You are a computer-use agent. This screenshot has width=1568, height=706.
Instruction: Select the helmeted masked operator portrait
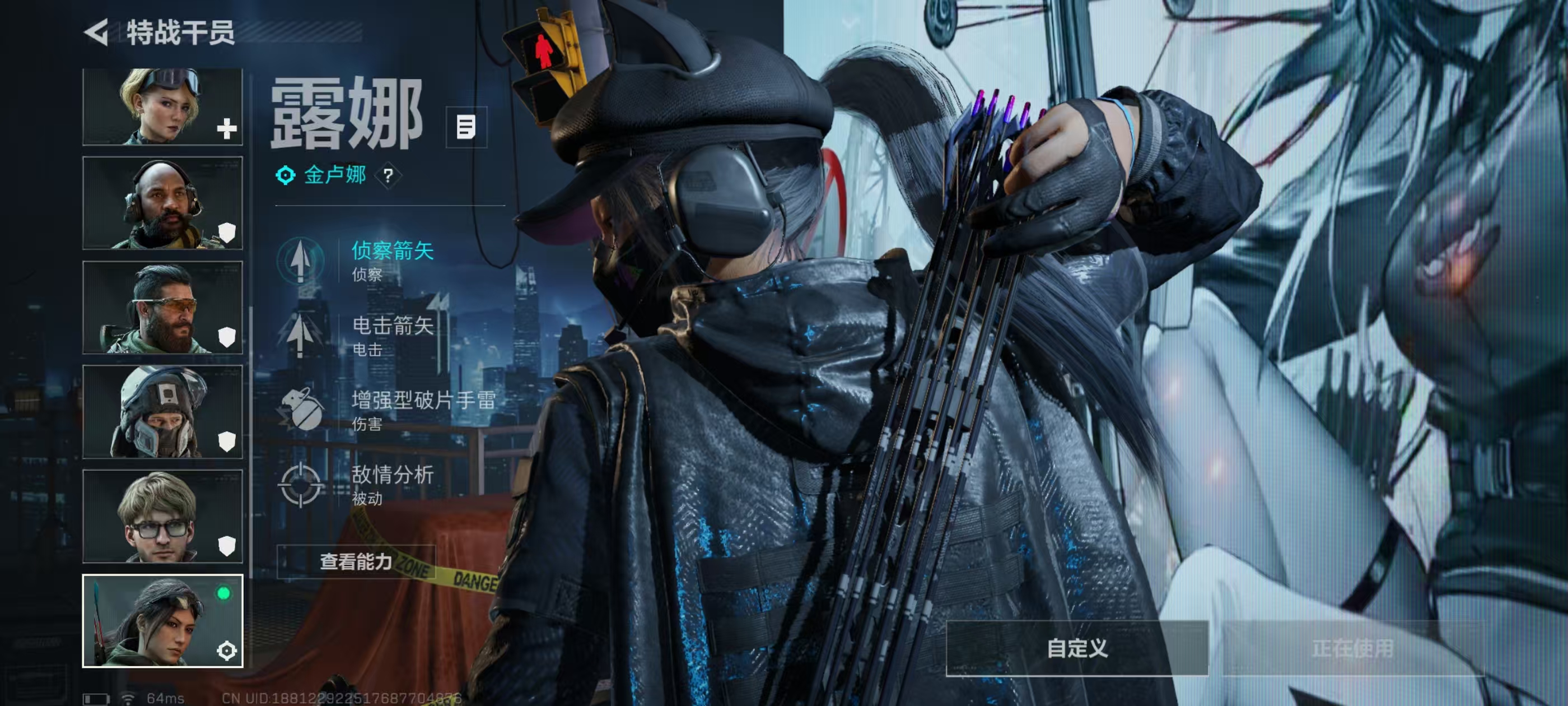[162, 412]
